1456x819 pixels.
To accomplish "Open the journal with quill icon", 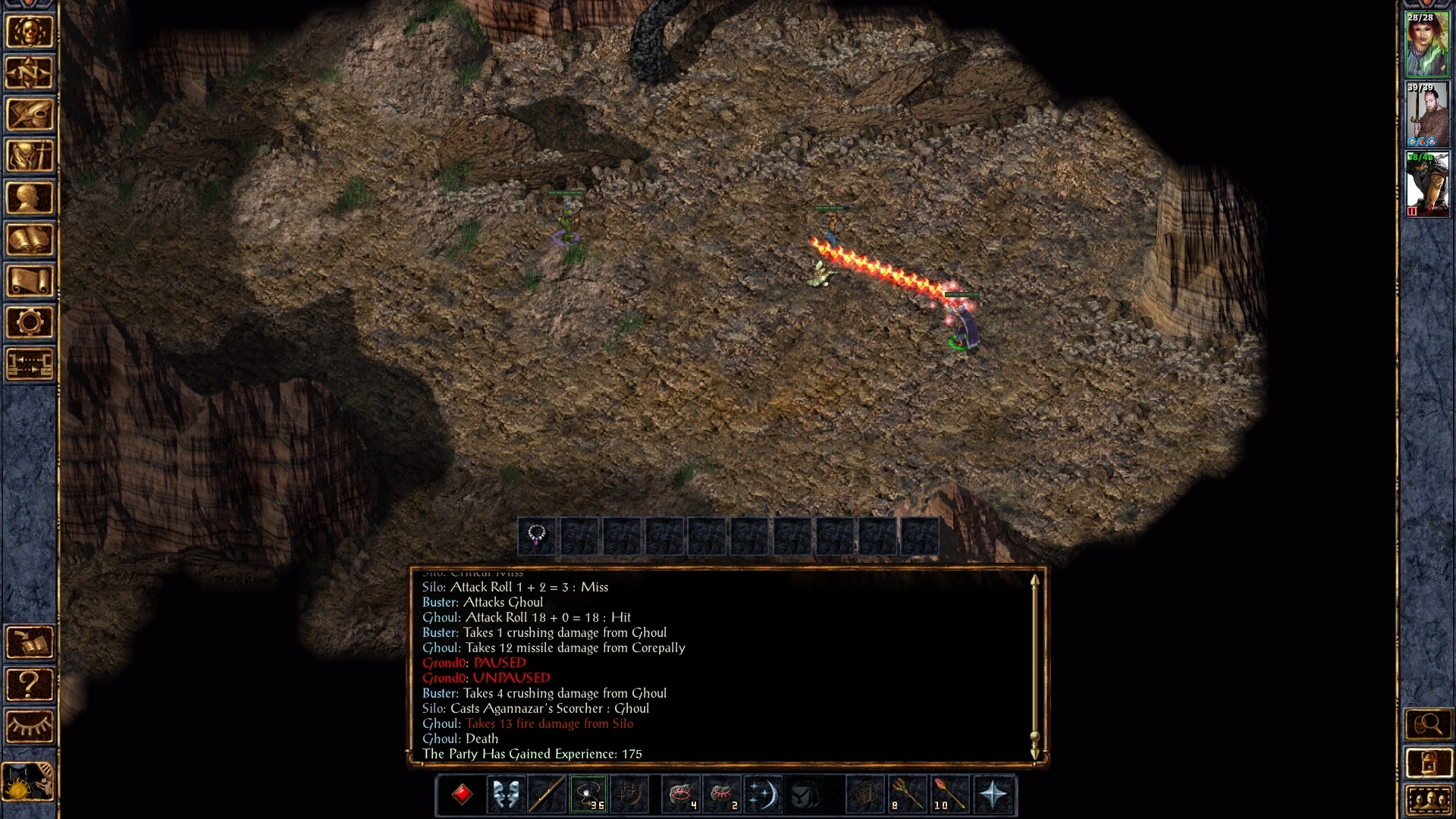I will point(30,115).
